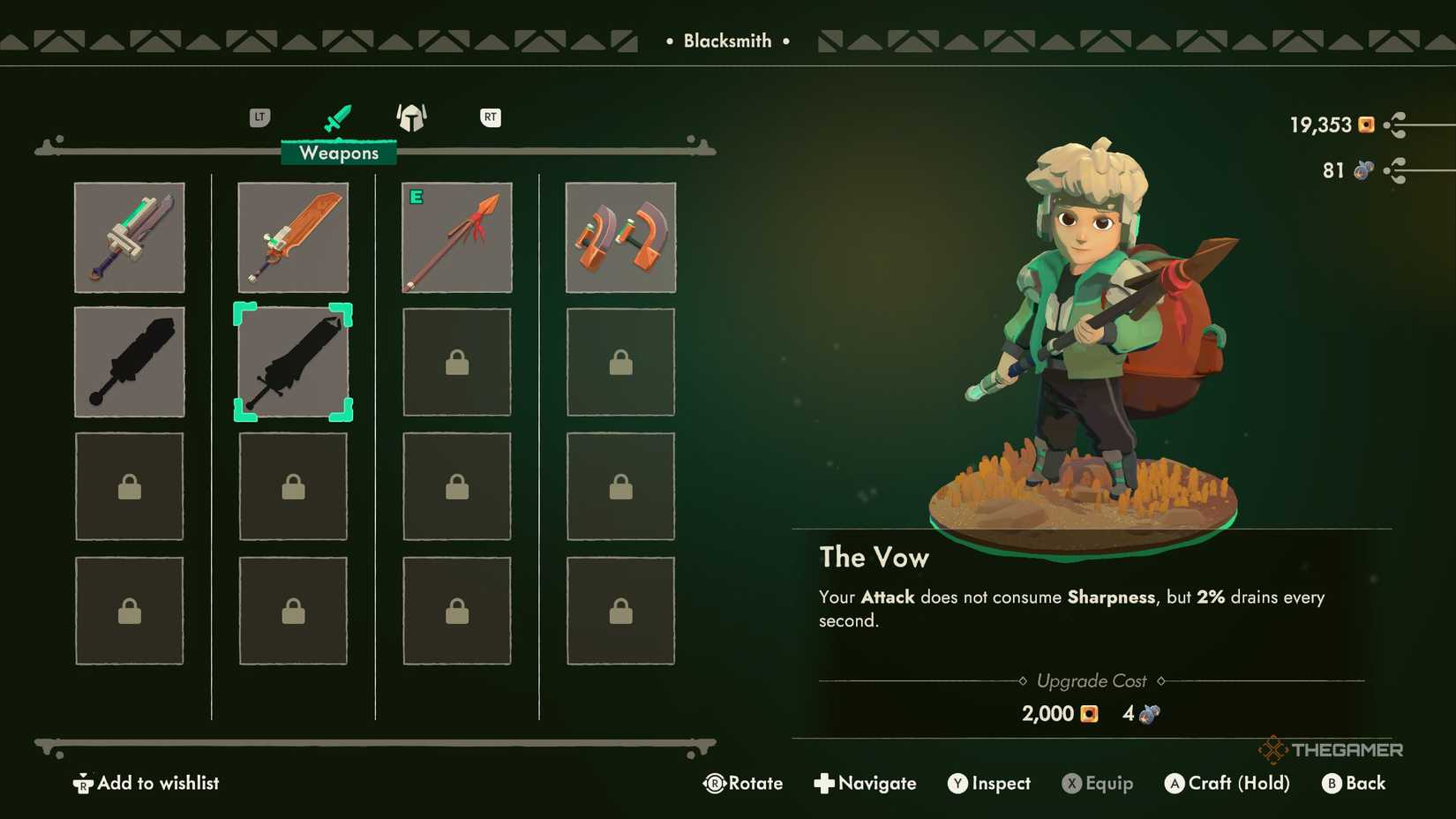The height and width of the screenshot is (819, 1456).
Task: Click Craft (Hold) to forge The Vow
Action: 1227,783
